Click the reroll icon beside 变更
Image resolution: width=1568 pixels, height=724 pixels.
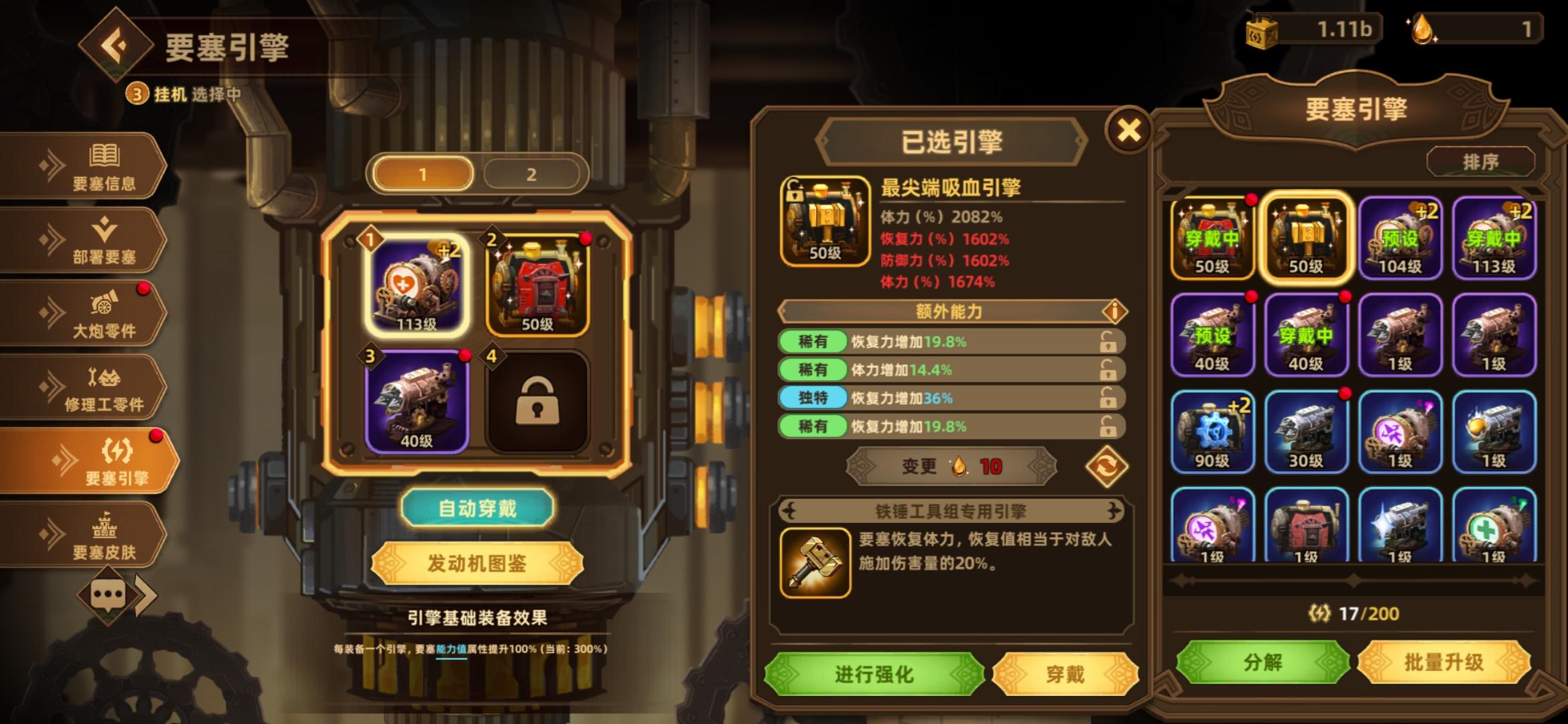pos(1108,467)
